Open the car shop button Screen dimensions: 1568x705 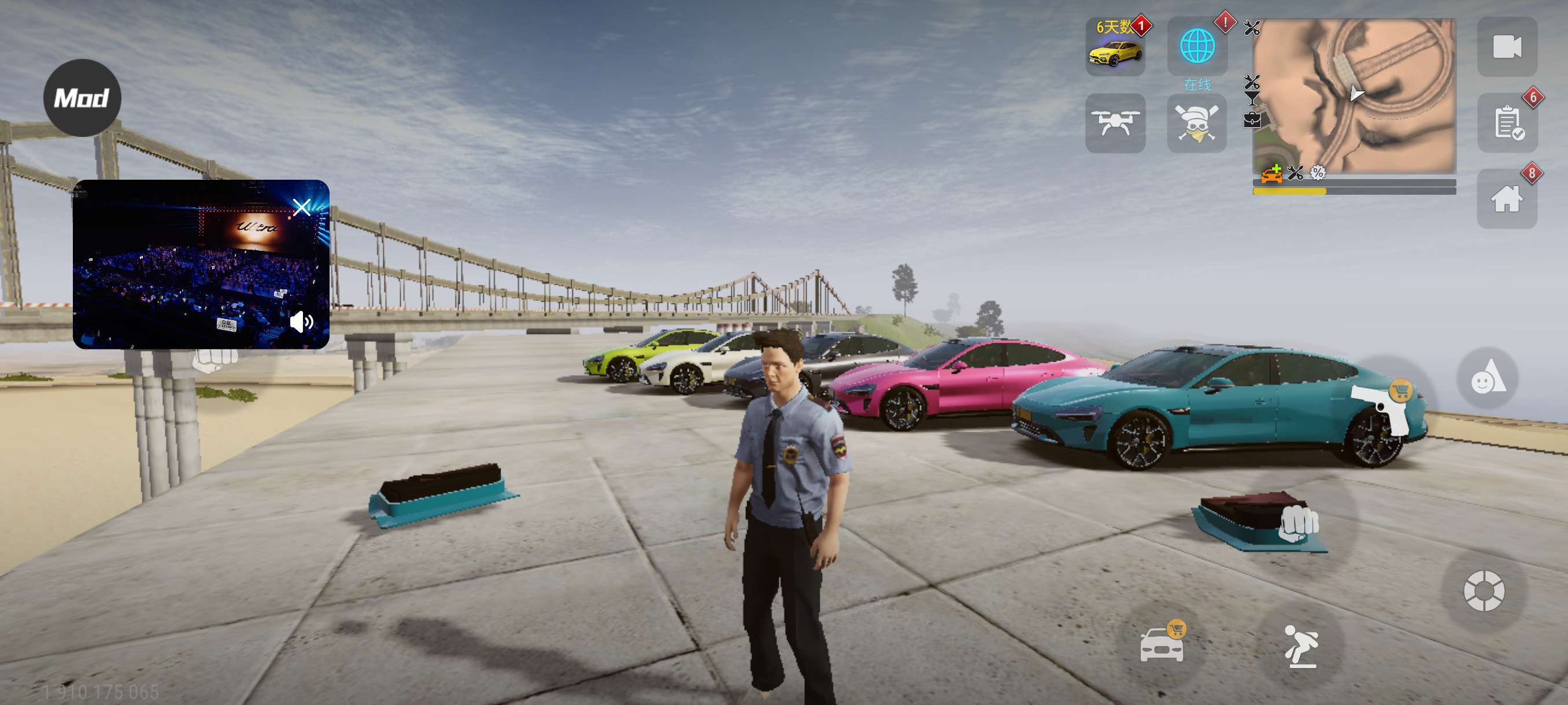(1162, 644)
